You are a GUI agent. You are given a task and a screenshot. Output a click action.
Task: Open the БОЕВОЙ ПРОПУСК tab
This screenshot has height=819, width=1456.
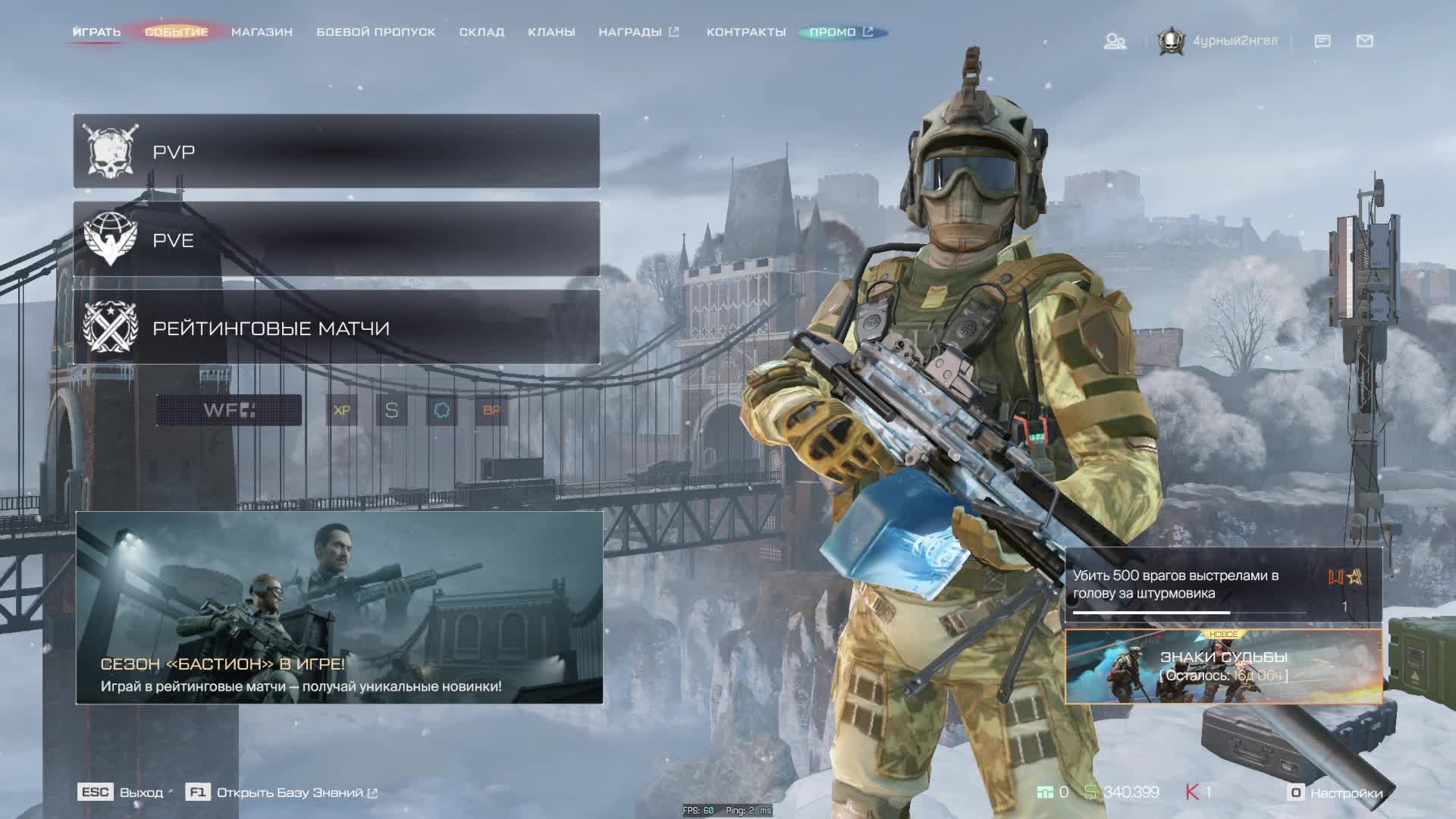375,32
